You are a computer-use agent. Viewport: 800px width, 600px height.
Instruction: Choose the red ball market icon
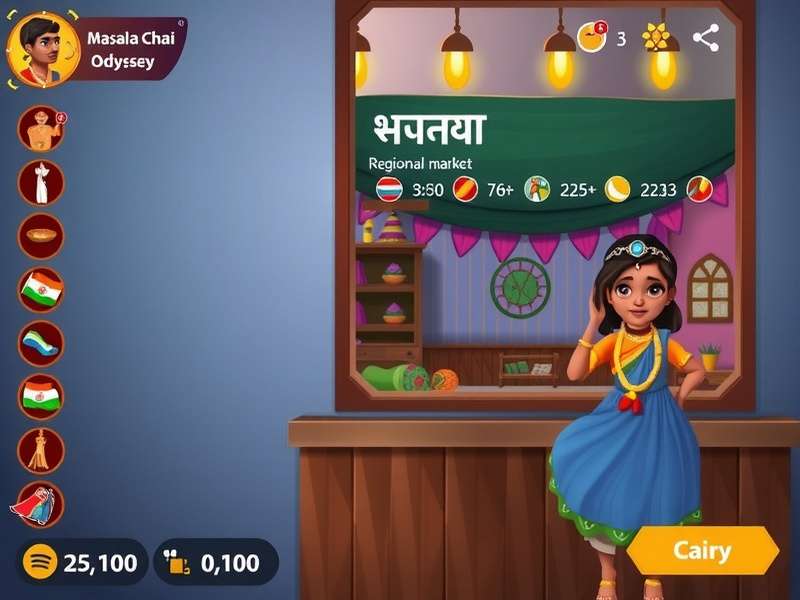(x=464, y=188)
